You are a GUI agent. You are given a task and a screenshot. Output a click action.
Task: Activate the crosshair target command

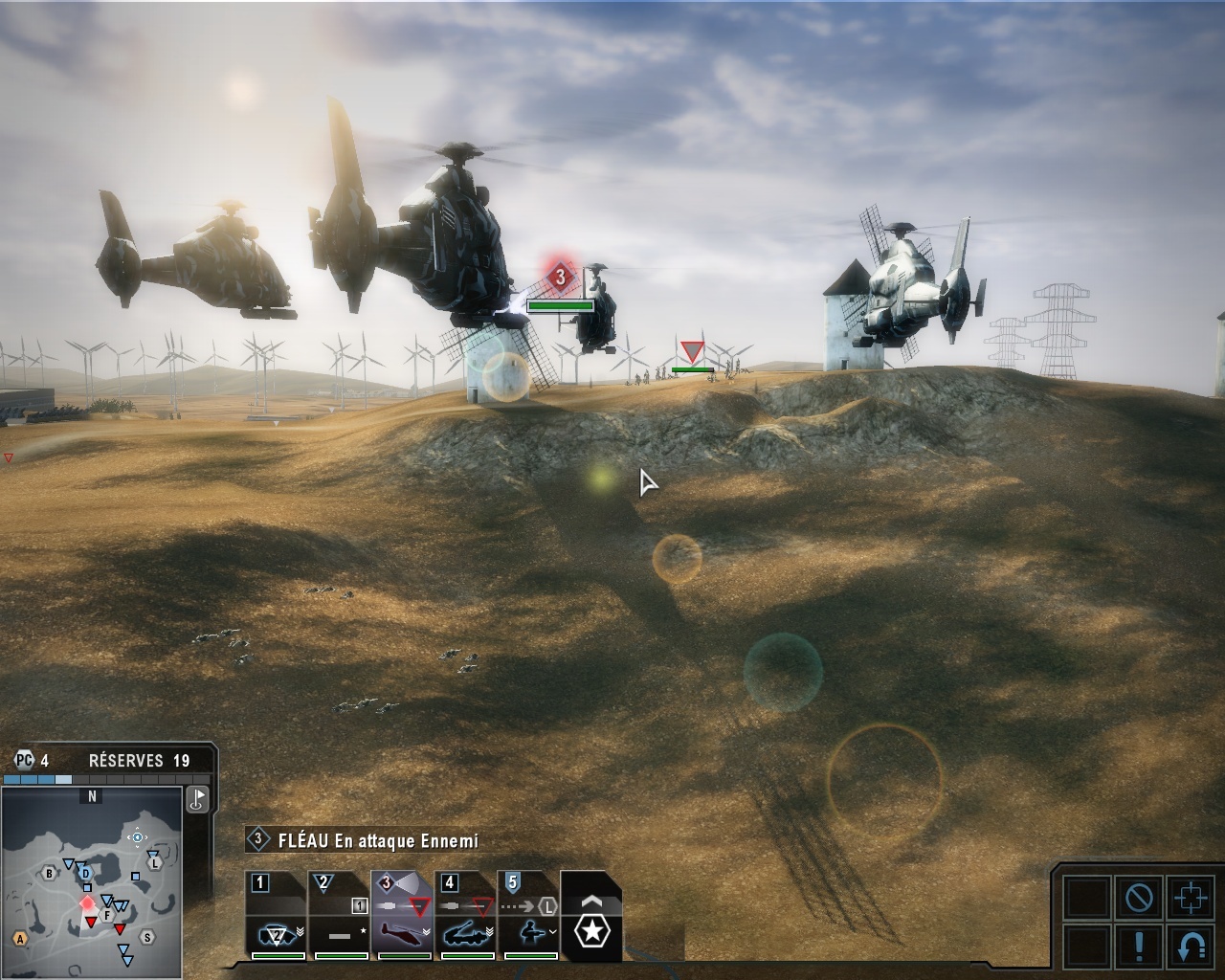1191,898
